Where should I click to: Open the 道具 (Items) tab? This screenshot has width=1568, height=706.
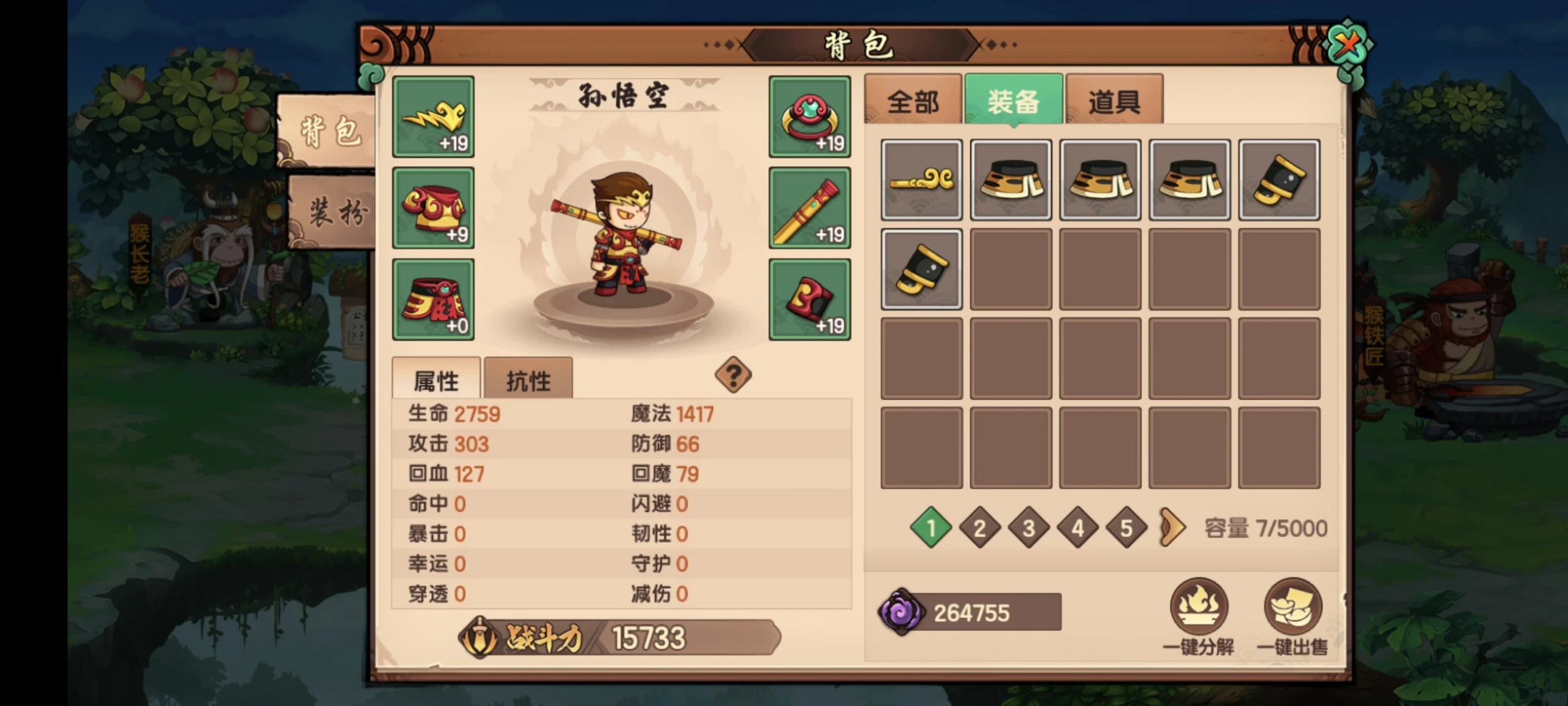1114,101
